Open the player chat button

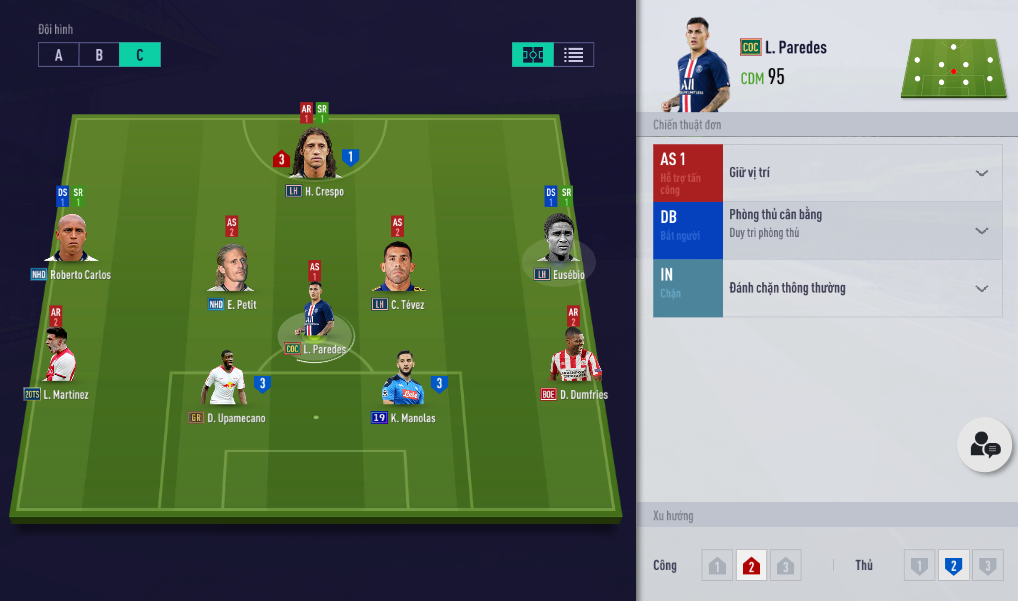984,445
